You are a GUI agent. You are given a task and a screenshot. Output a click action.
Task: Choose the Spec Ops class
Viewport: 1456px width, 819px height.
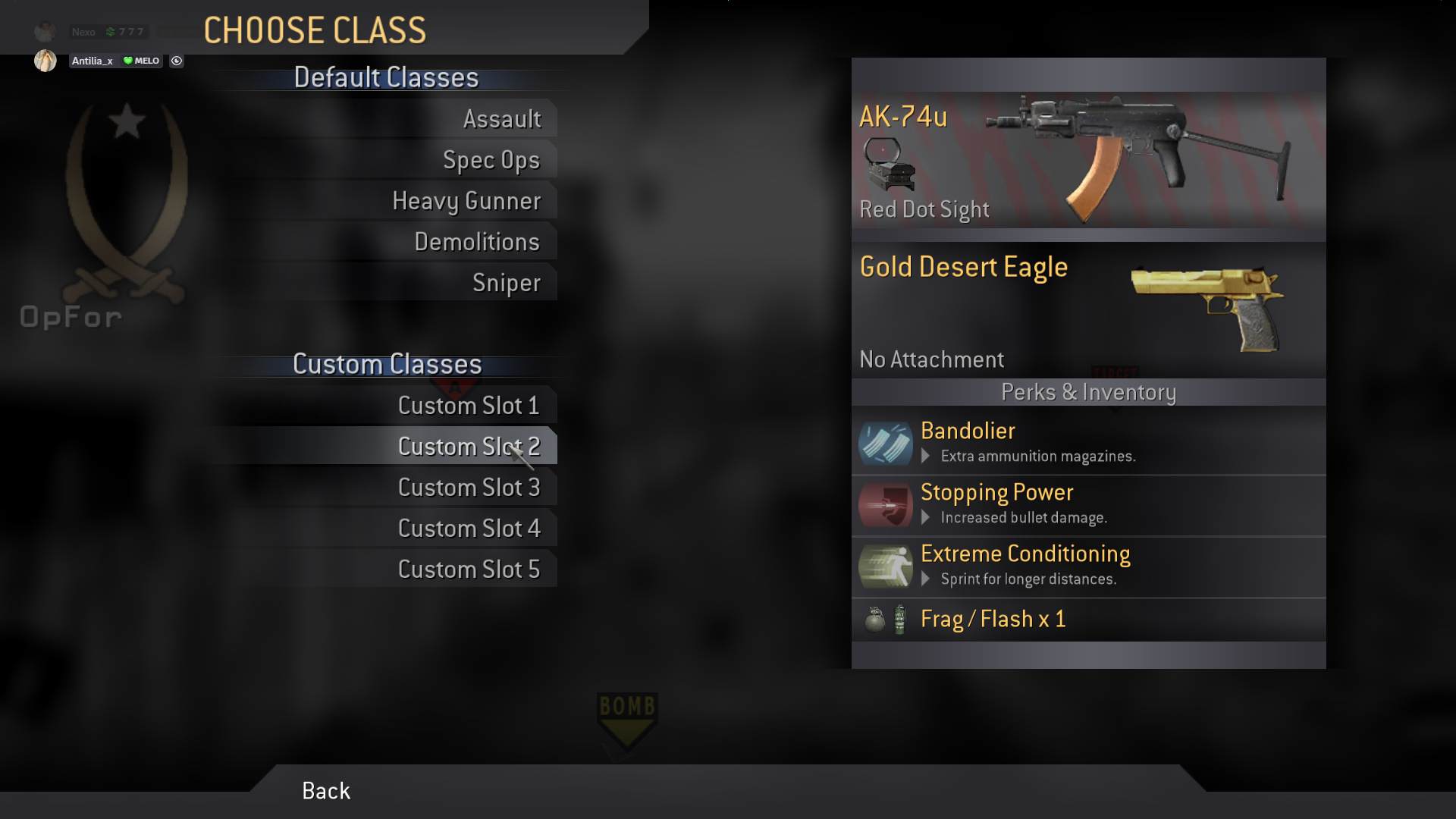[x=491, y=160]
